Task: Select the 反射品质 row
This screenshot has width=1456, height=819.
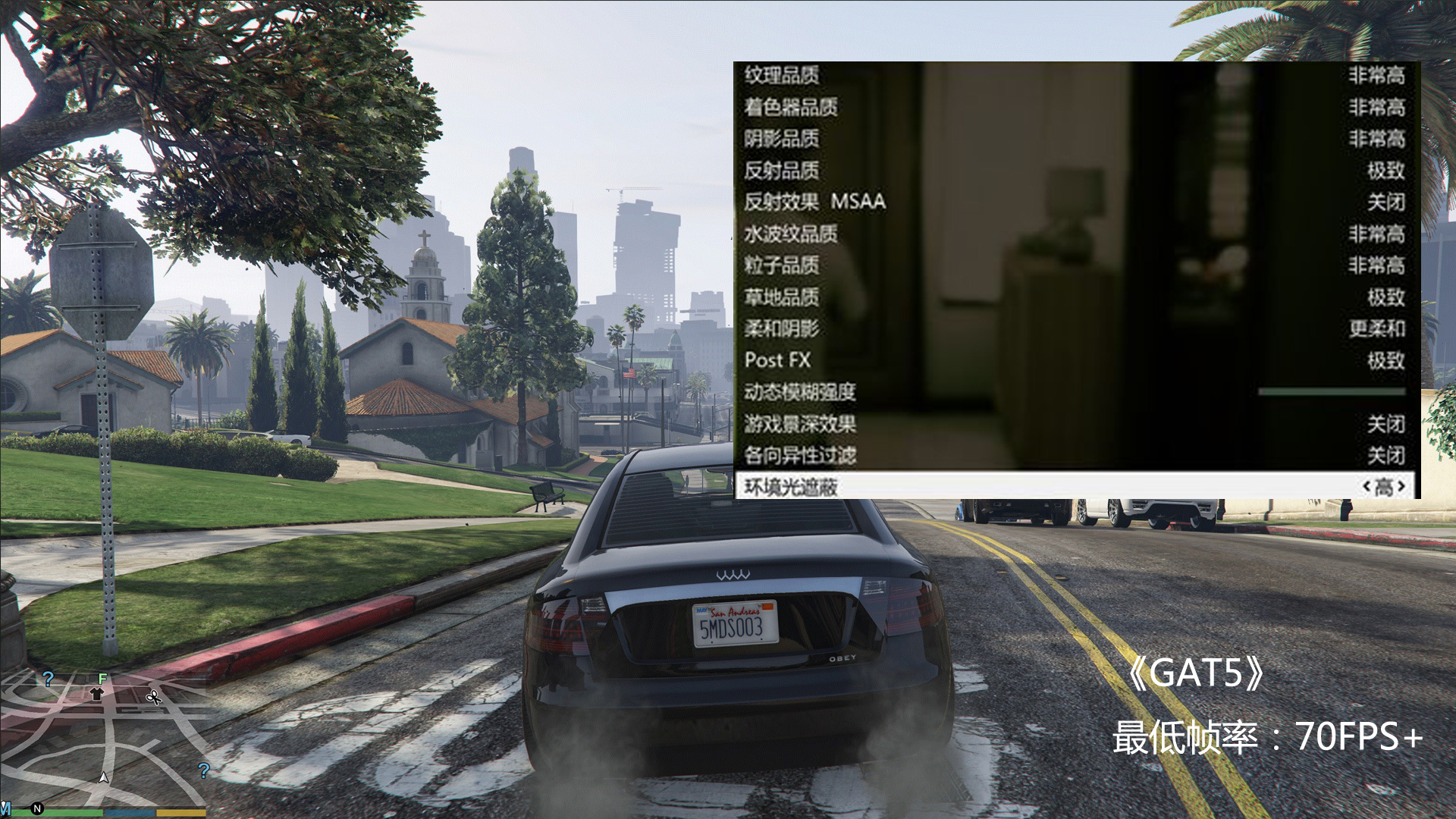Action: point(782,171)
